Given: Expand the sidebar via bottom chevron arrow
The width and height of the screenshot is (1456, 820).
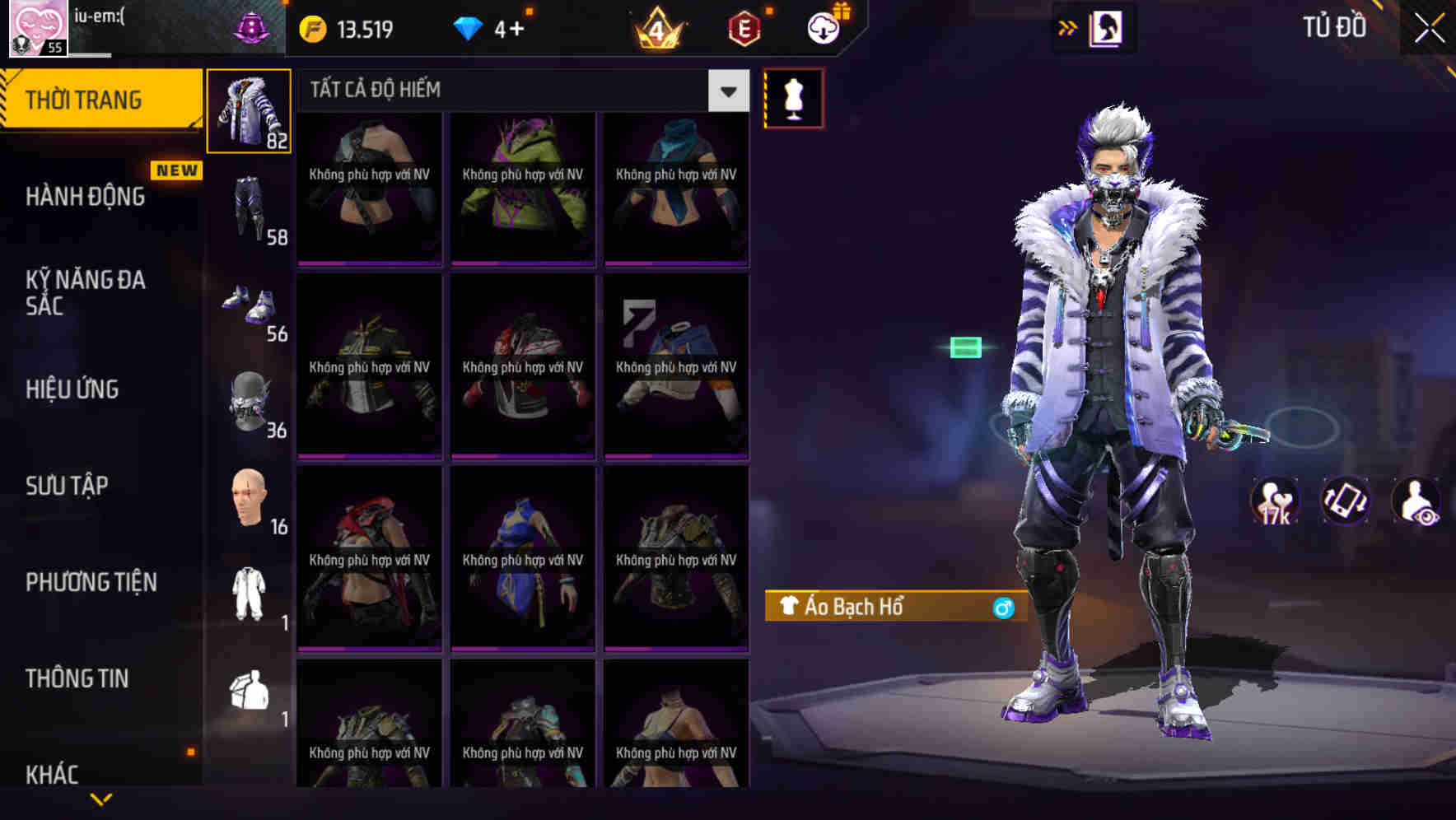Looking at the screenshot, I should pyautogui.click(x=100, y=799).
